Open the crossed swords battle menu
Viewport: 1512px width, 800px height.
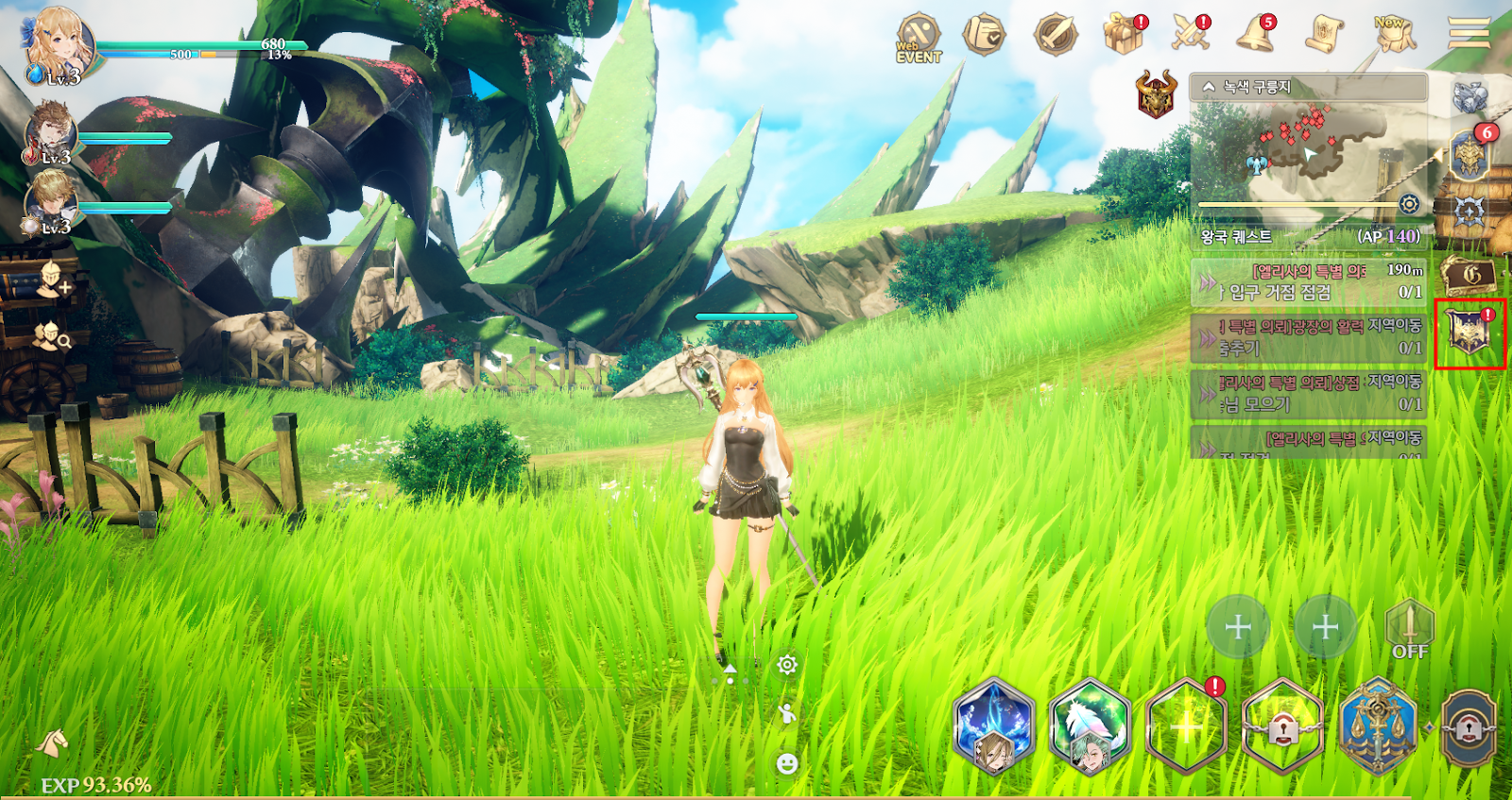click(x=1191, y=34)
